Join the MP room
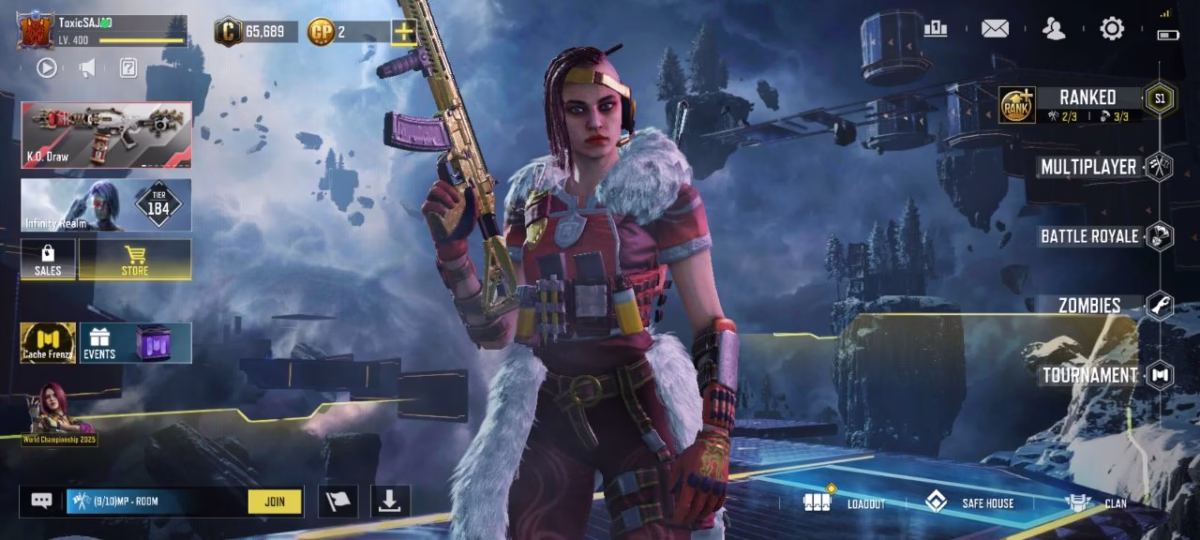This screenshot has height=540, width=1200. coord(275,501)
